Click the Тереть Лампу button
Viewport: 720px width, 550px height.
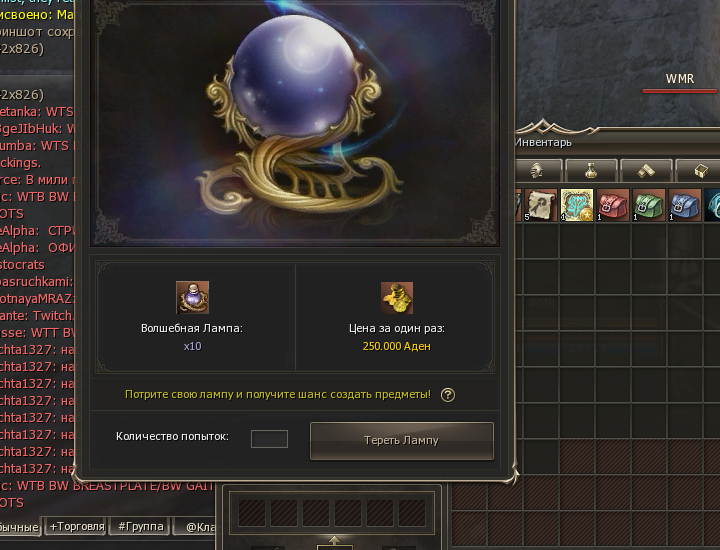pos(401,440)
